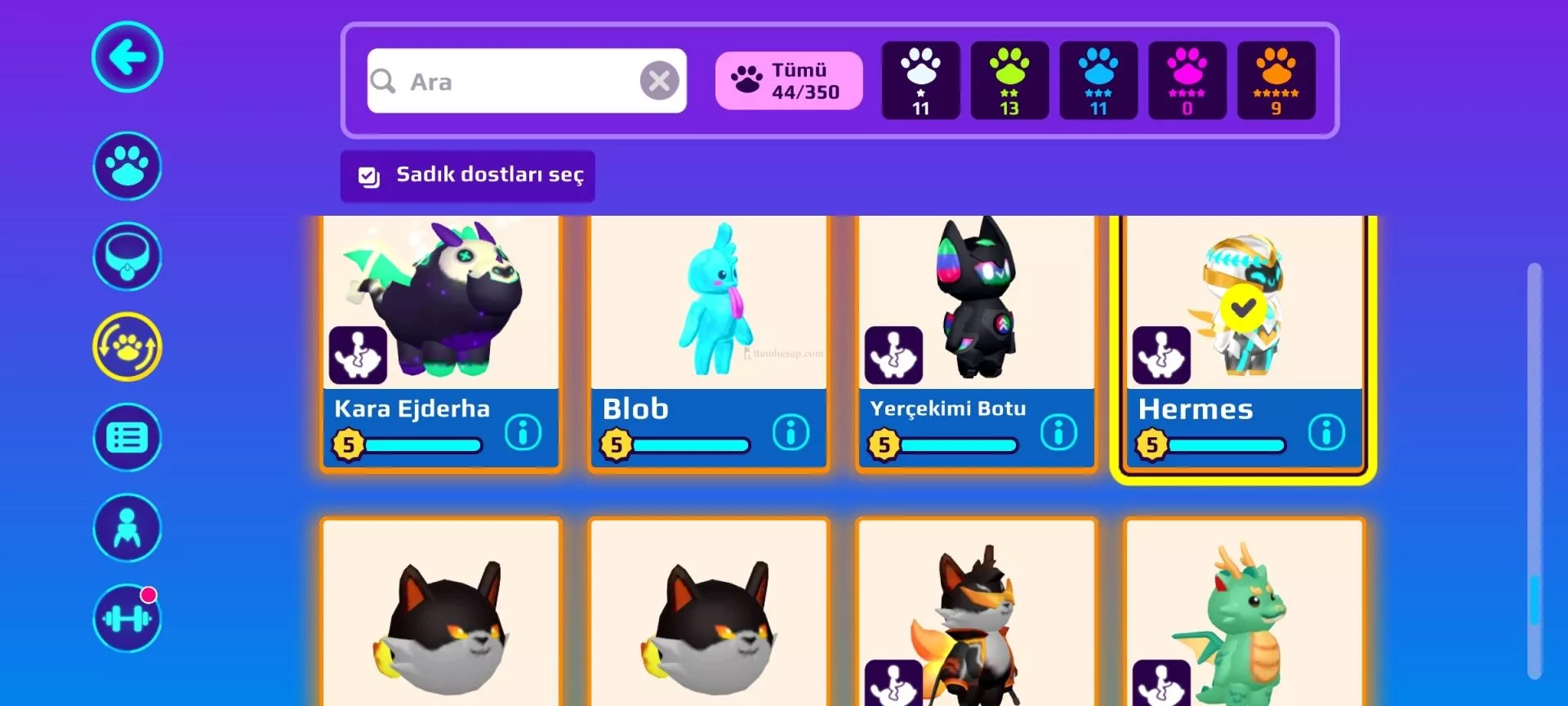The width and height of the screenshot is (1568, 706).
Task: Open the list sidebar menu
Action: [x=127, y=438]
